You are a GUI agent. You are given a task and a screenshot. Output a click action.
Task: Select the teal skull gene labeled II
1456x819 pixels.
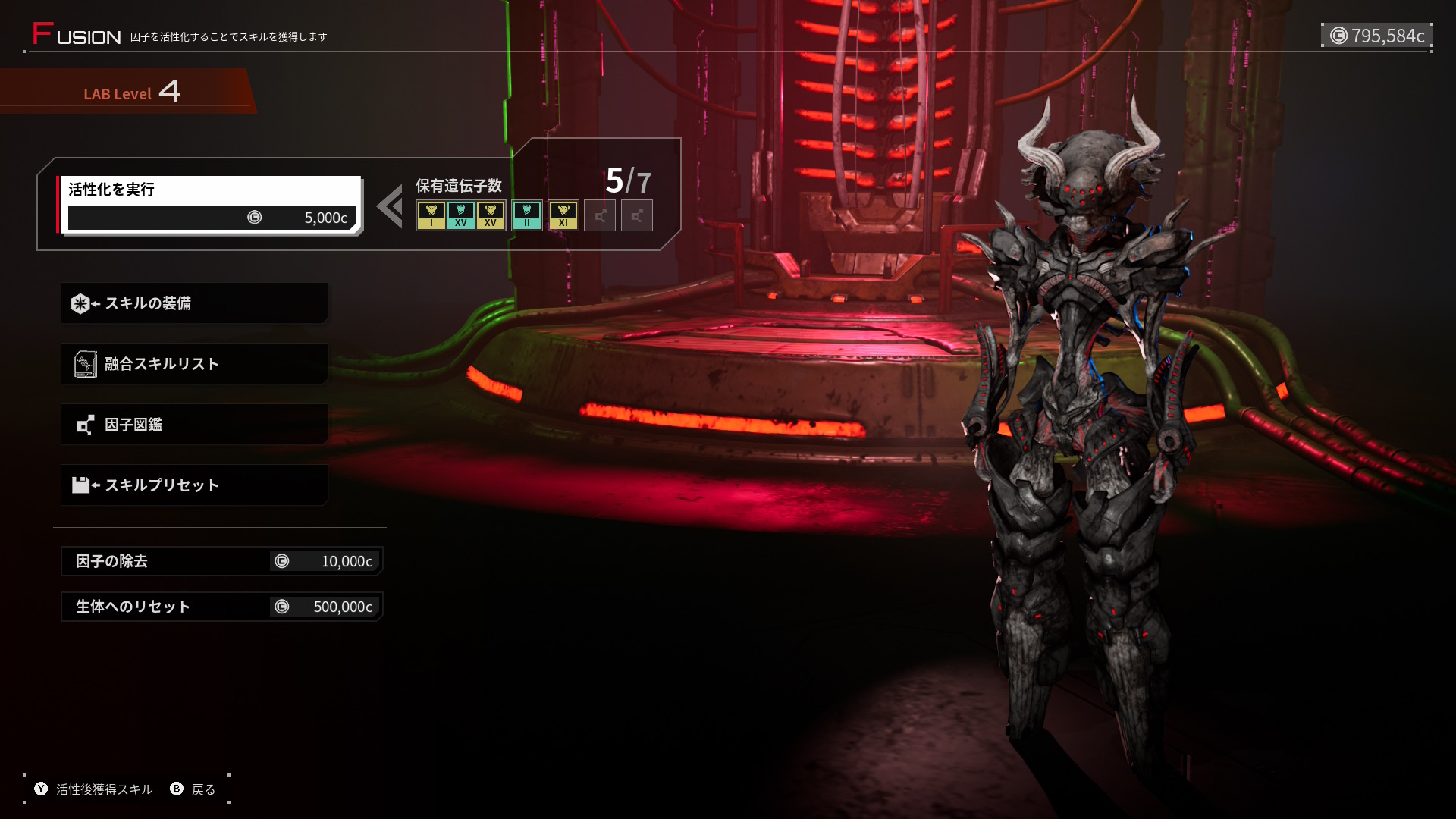(x=527, y=215)
